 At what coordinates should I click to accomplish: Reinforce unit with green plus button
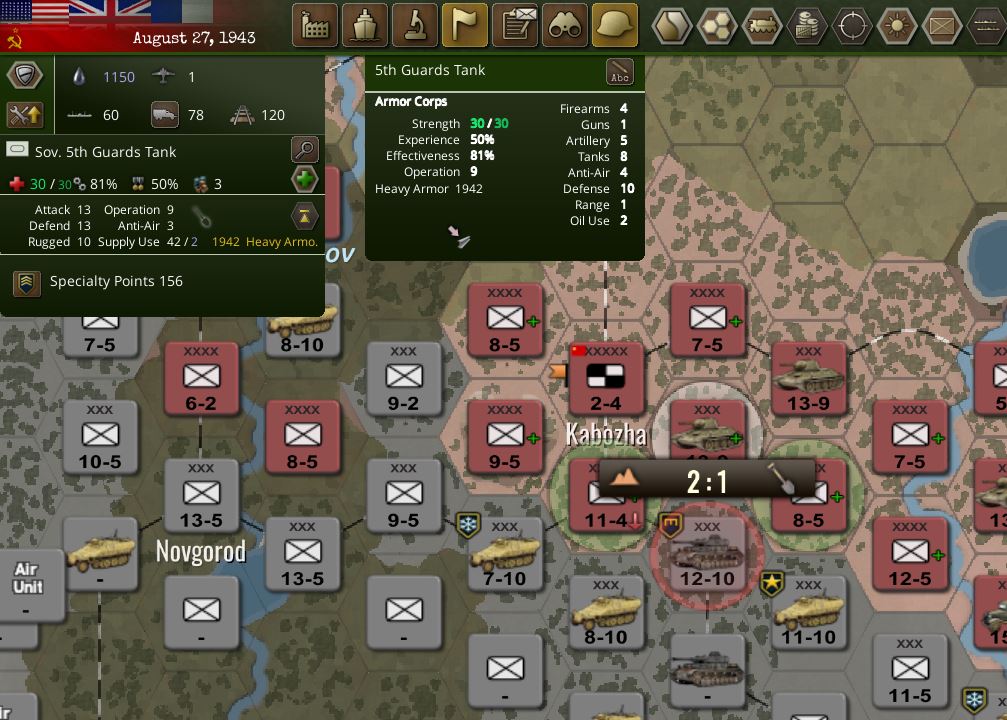tap(304, 181)
